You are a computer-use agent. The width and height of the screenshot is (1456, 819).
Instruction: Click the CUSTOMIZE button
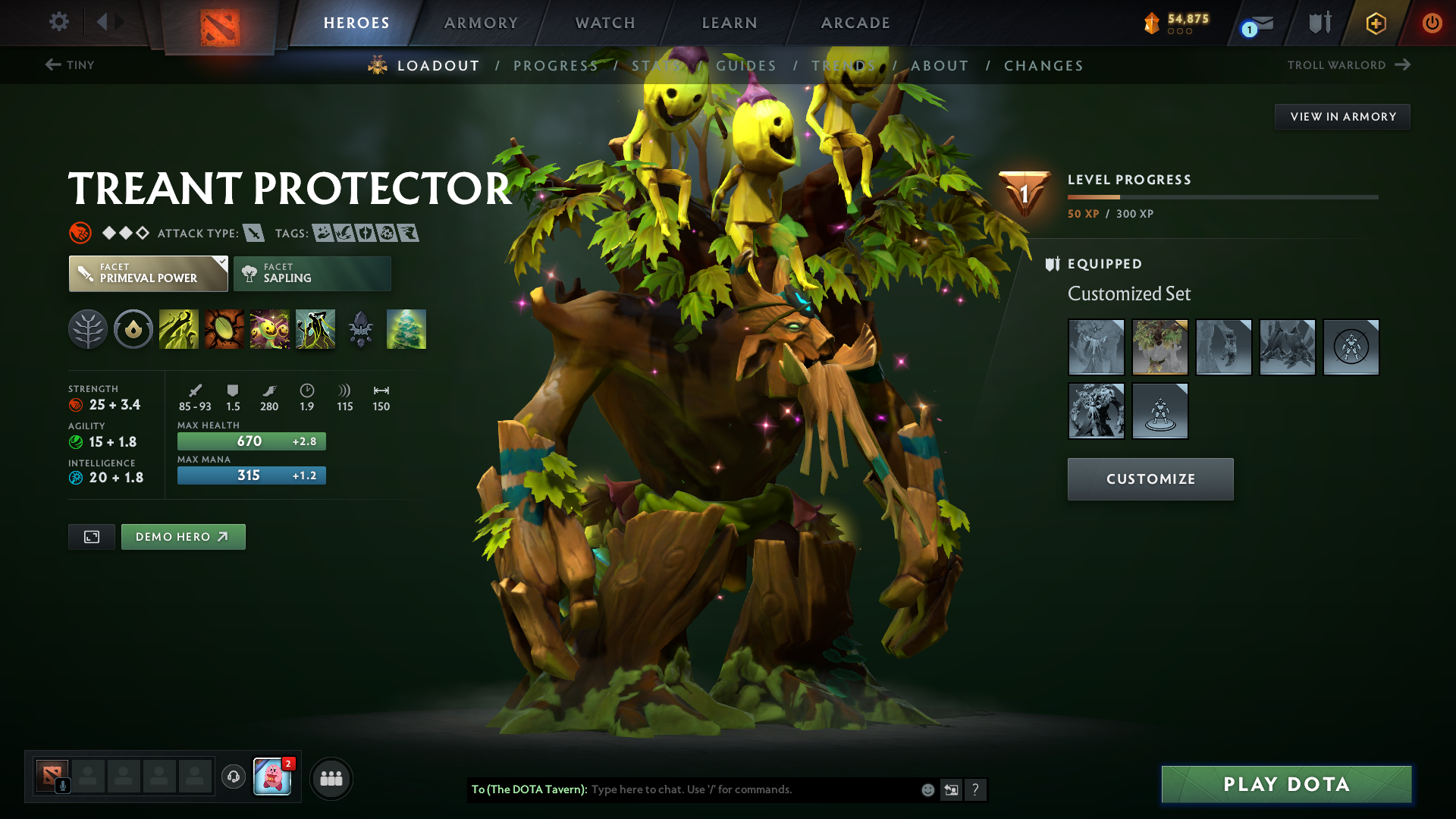[1150, 479]
